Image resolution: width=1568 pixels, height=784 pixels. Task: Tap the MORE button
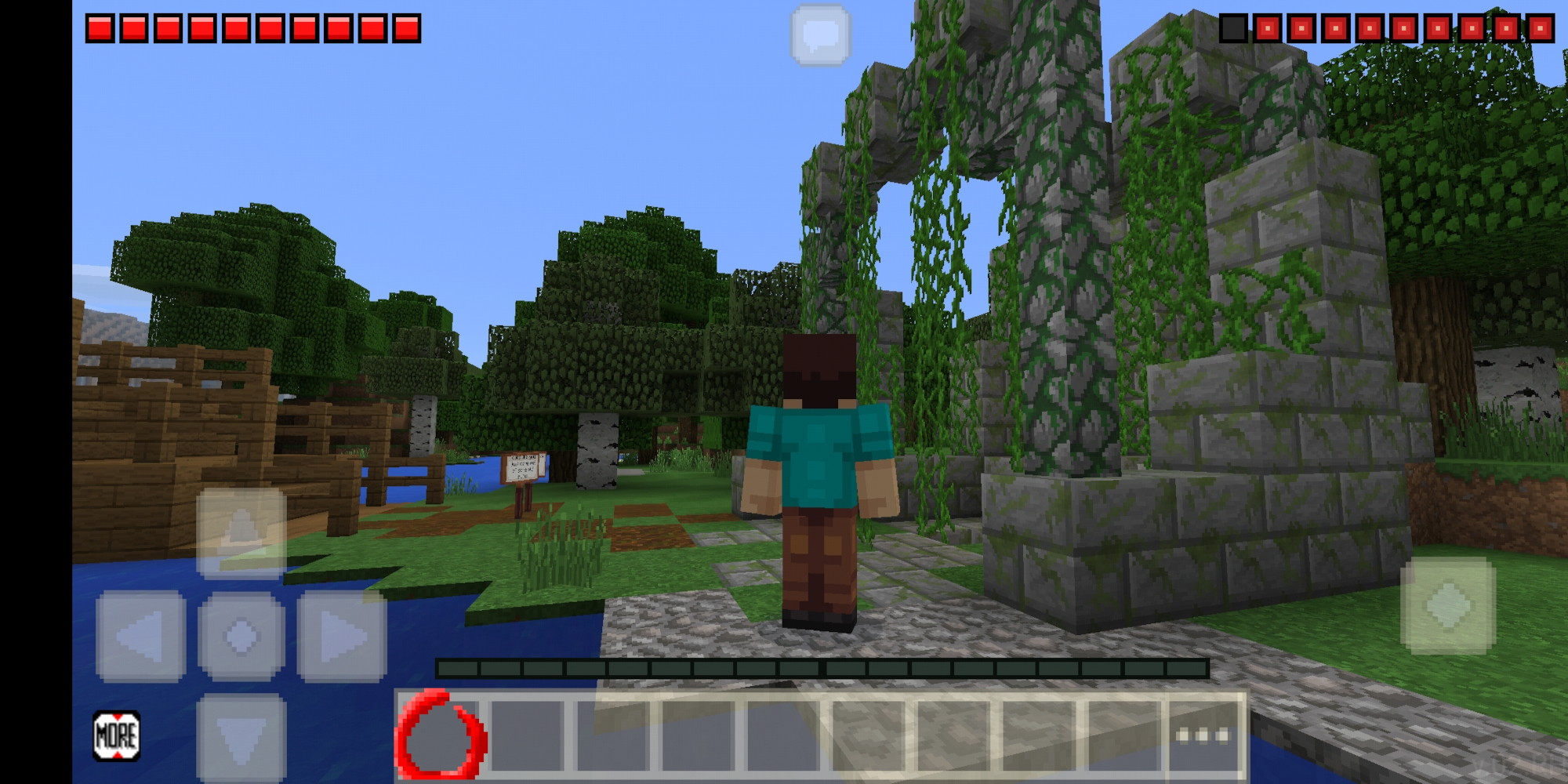pyautogui.click(x=117, y=736)
